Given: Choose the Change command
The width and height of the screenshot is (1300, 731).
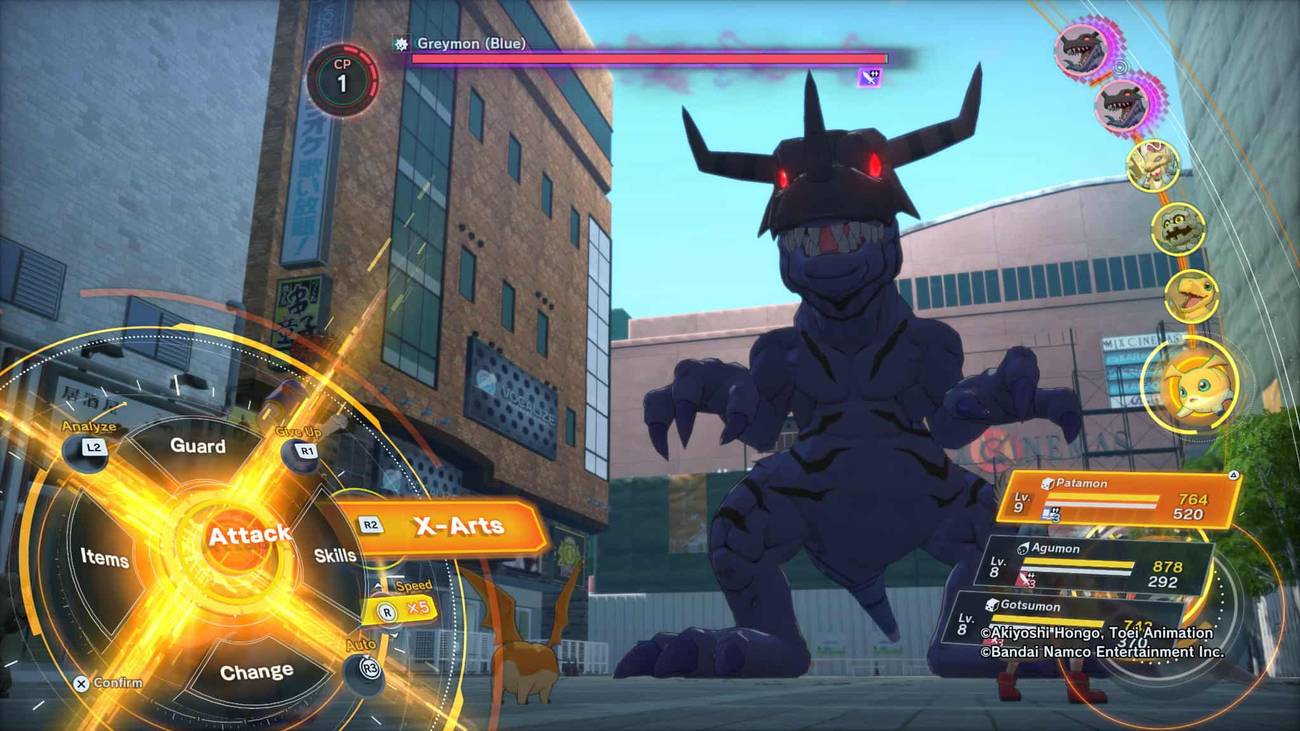Looking at the screenshot, I should [257, 670].
